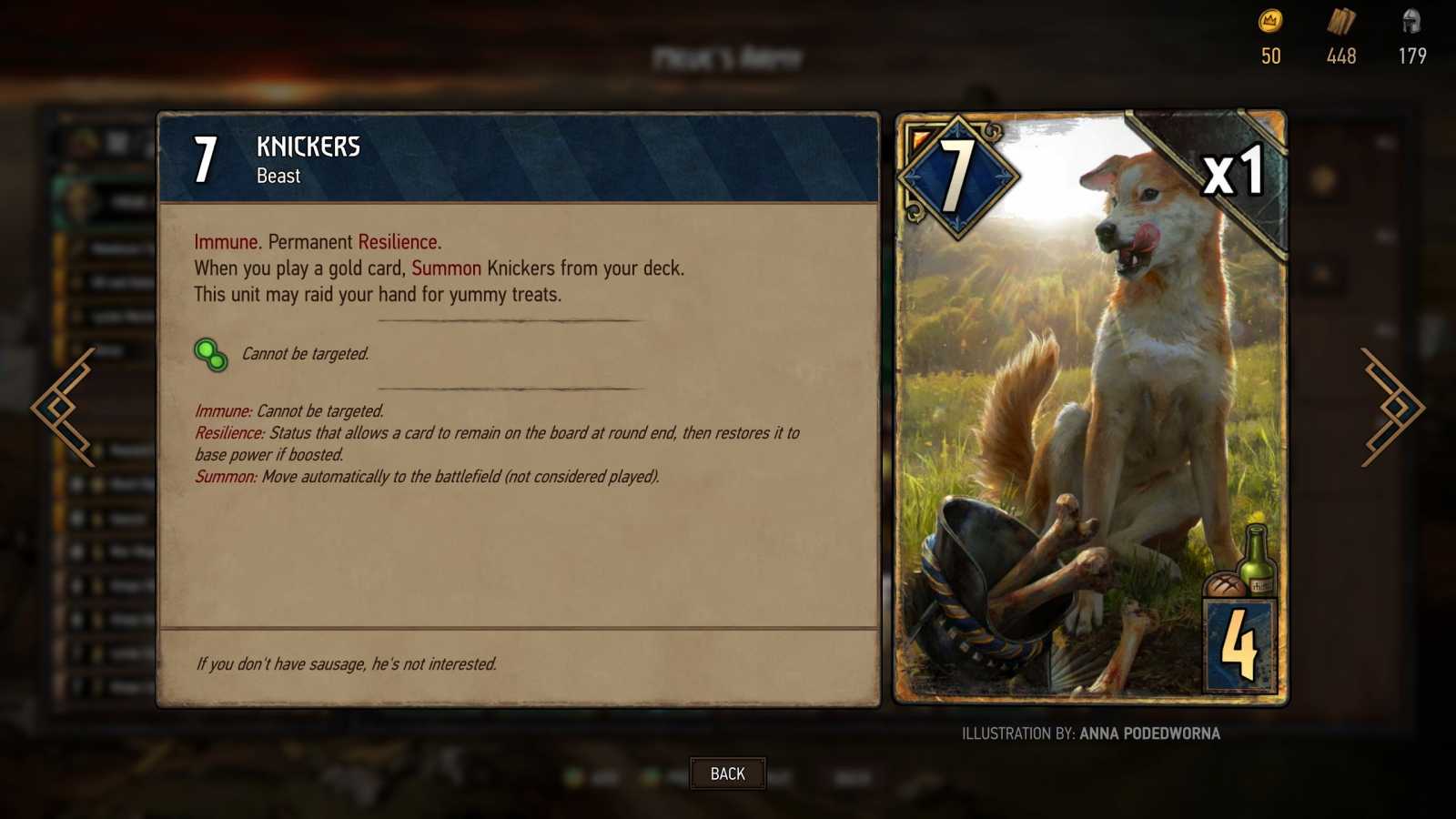1456x819 pixels.
Task: Click the wood scraps currency icon showing 448
Action: pos(1341,25)
